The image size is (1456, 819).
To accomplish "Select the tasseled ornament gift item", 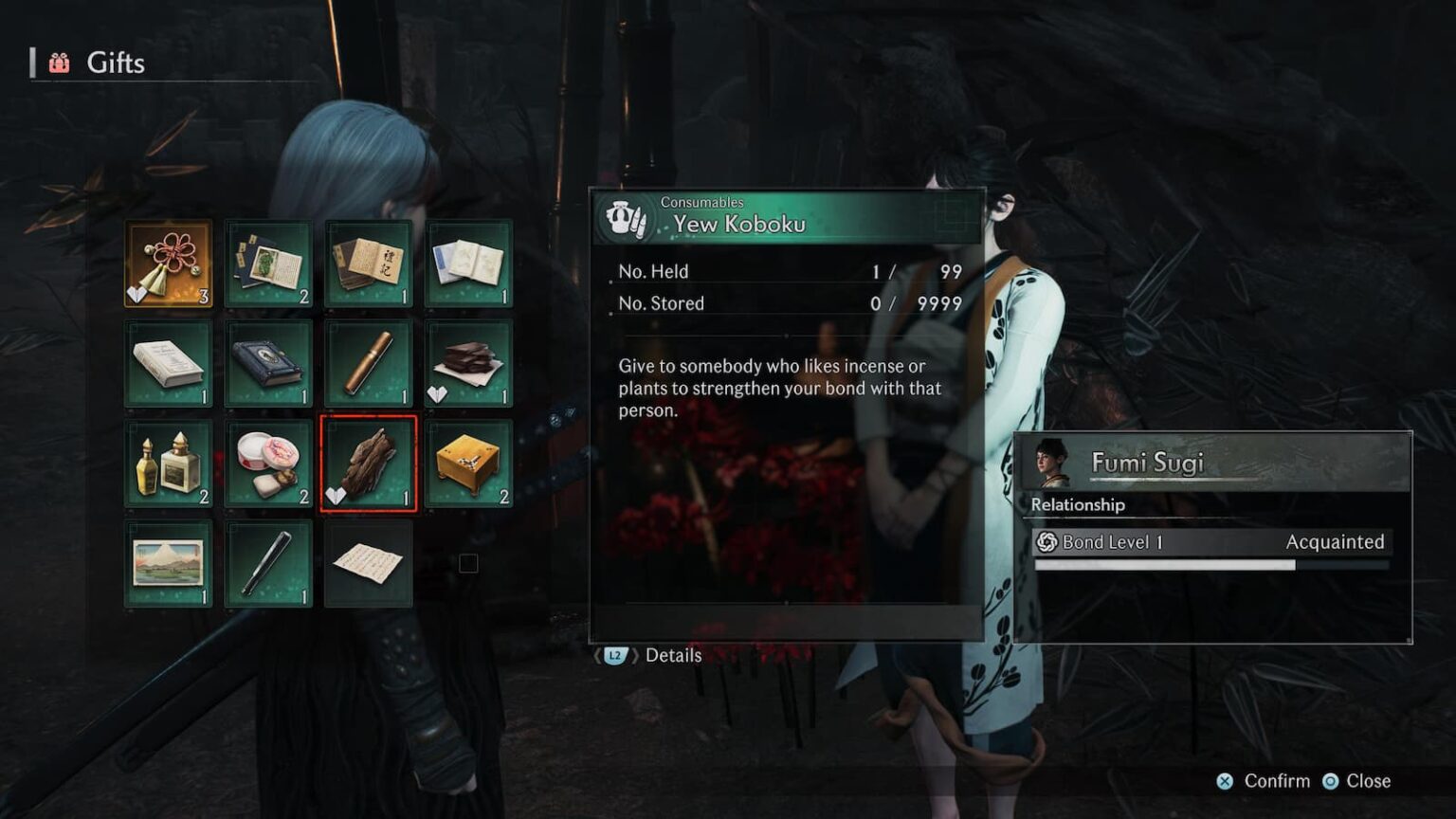I will pyautogui.click(x=169, y=265).
